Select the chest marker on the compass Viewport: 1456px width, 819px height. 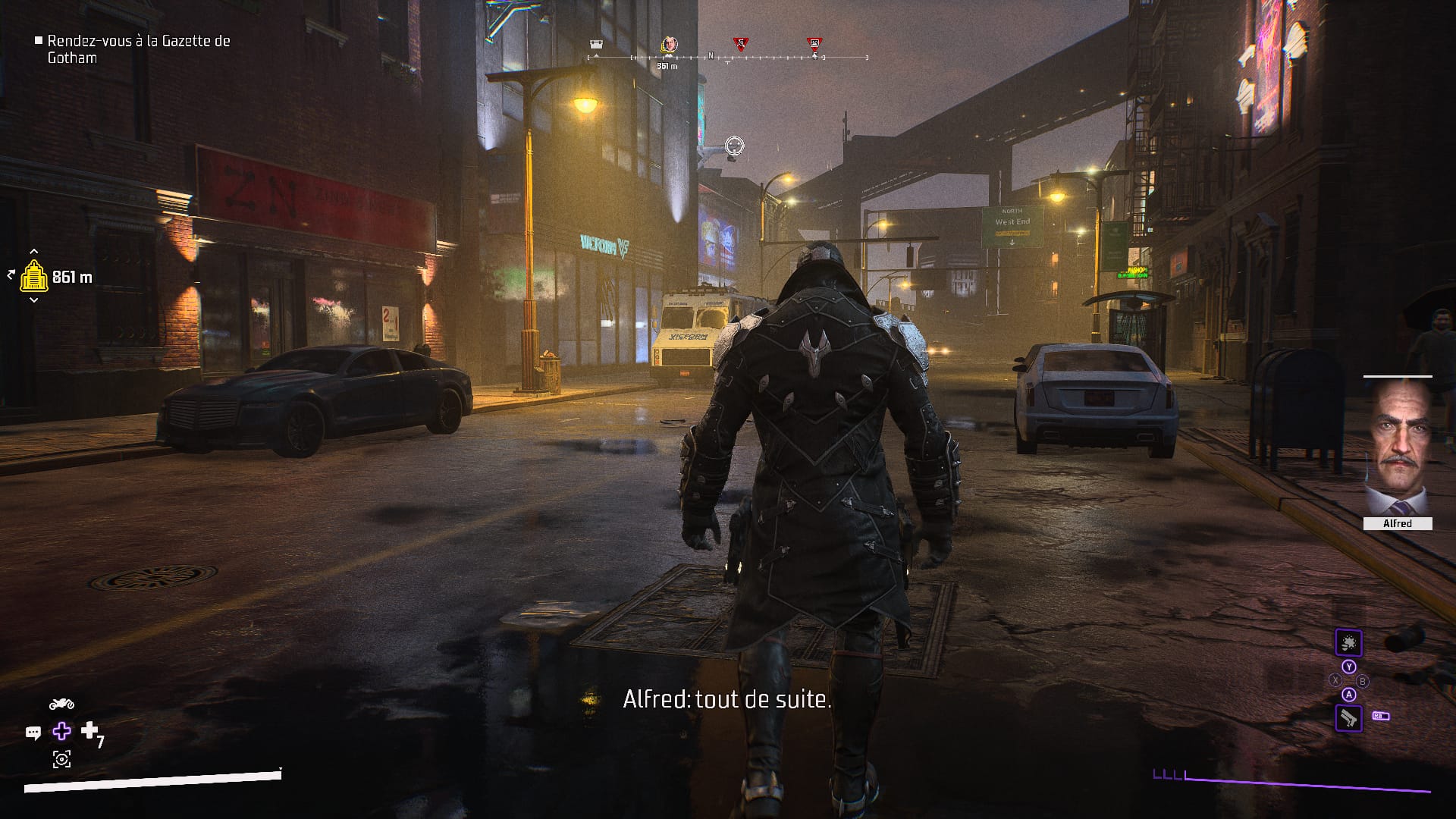coord(596,43)
